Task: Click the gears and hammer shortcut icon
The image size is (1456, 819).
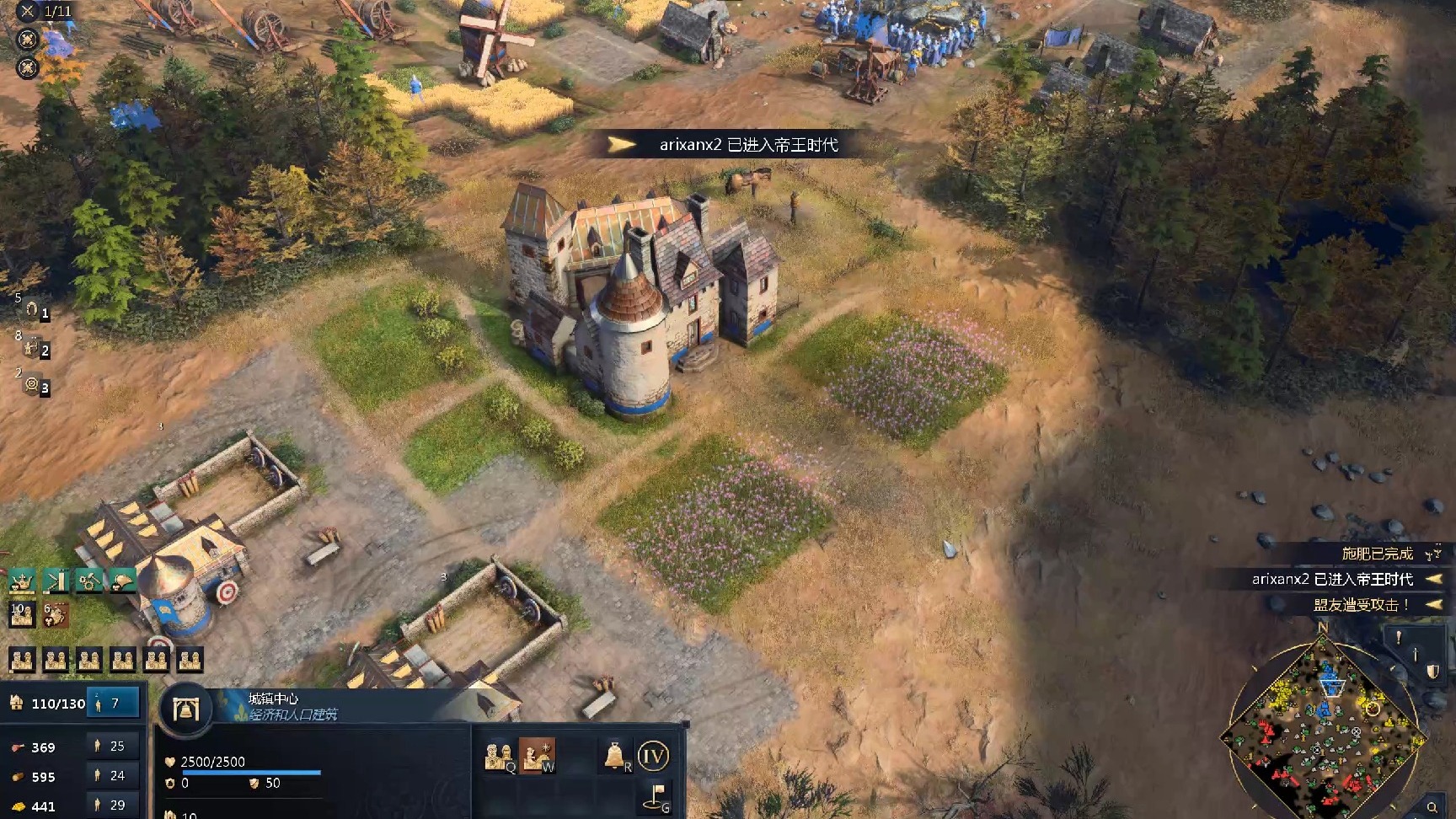Action: click(88, 581)
